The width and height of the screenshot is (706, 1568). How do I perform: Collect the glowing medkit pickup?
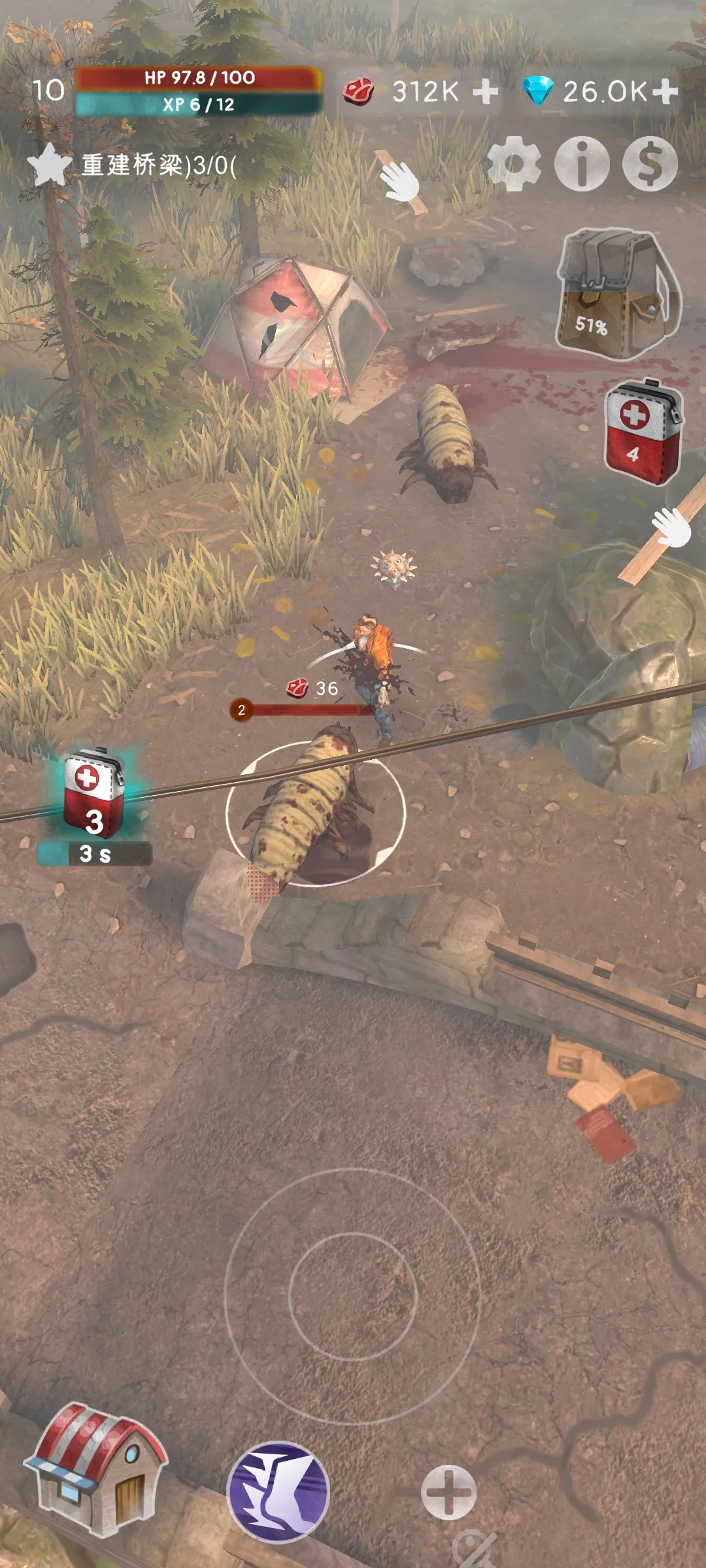coord(94,794)
